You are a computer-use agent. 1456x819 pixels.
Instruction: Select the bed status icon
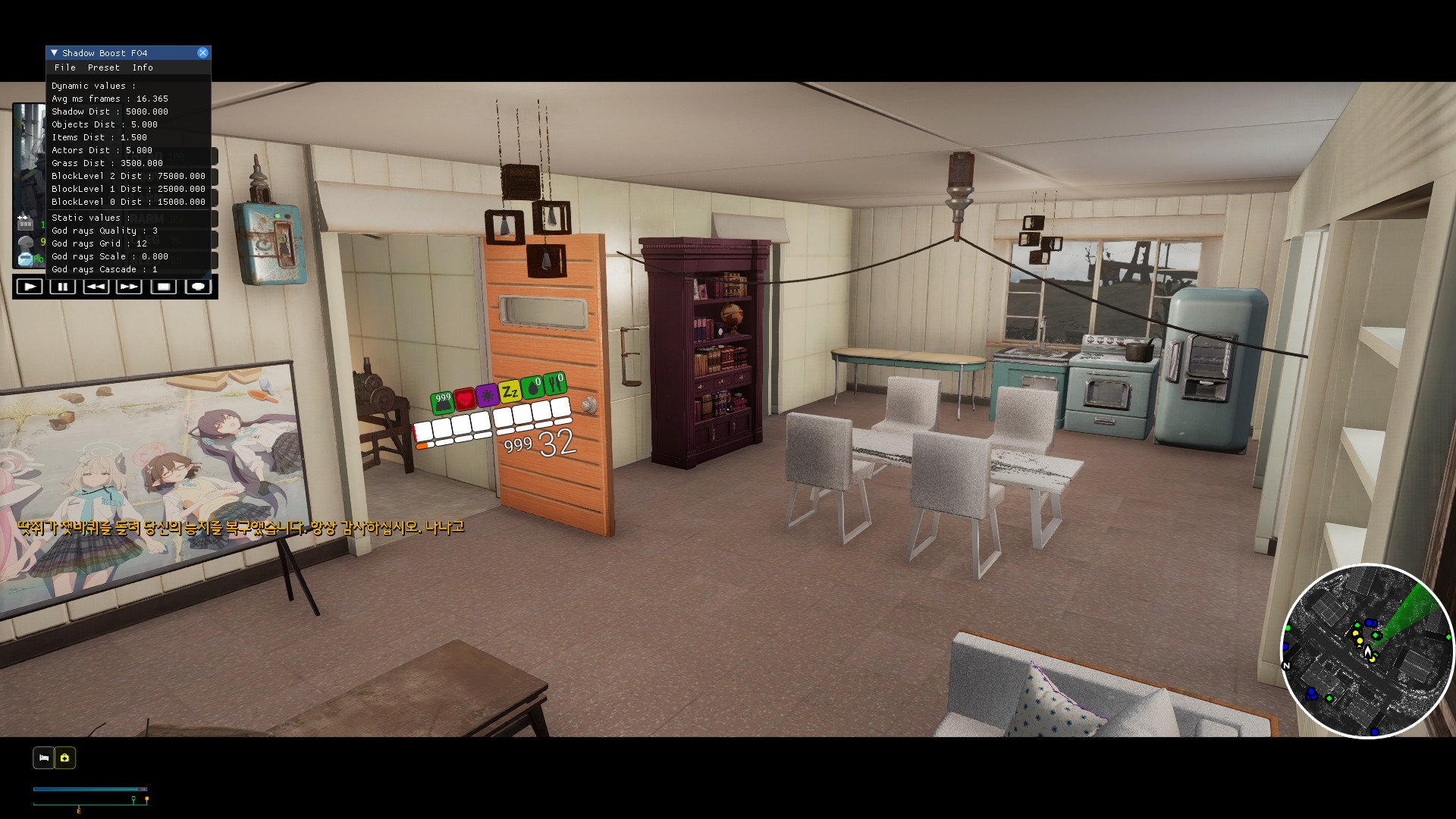point(44,758)
